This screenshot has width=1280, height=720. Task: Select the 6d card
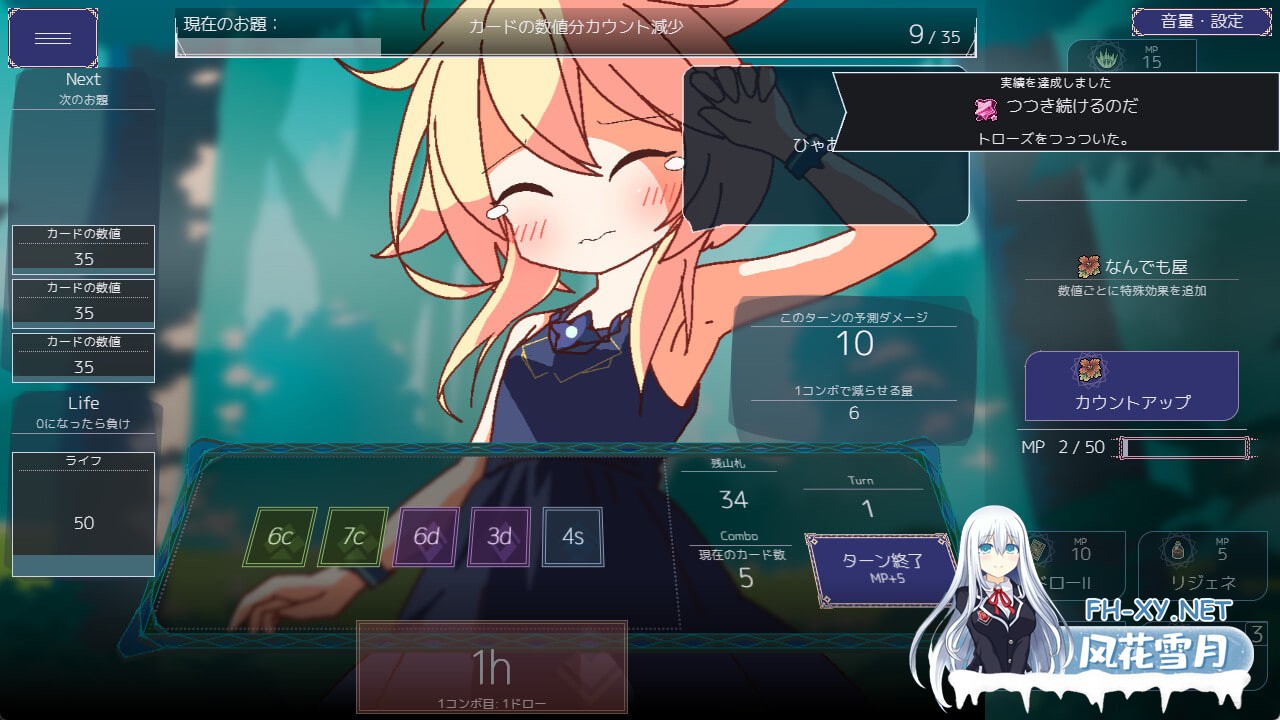click(x=427, y=537)
